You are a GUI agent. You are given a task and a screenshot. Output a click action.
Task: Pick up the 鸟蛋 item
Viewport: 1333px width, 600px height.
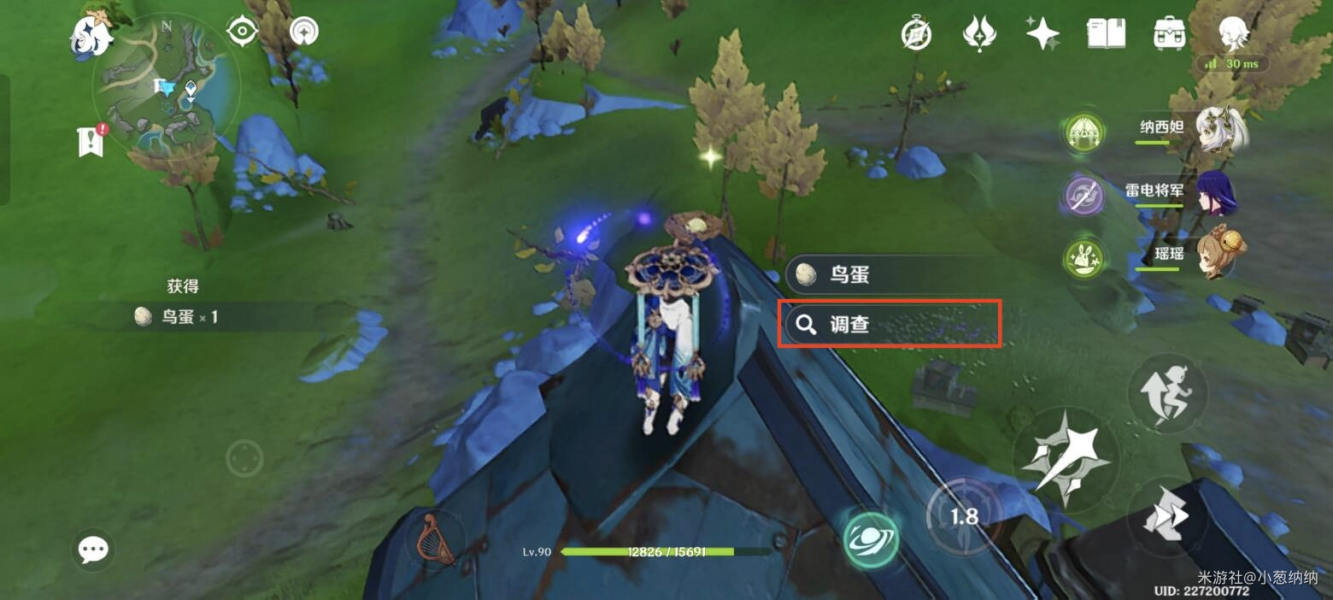(890, 275)
